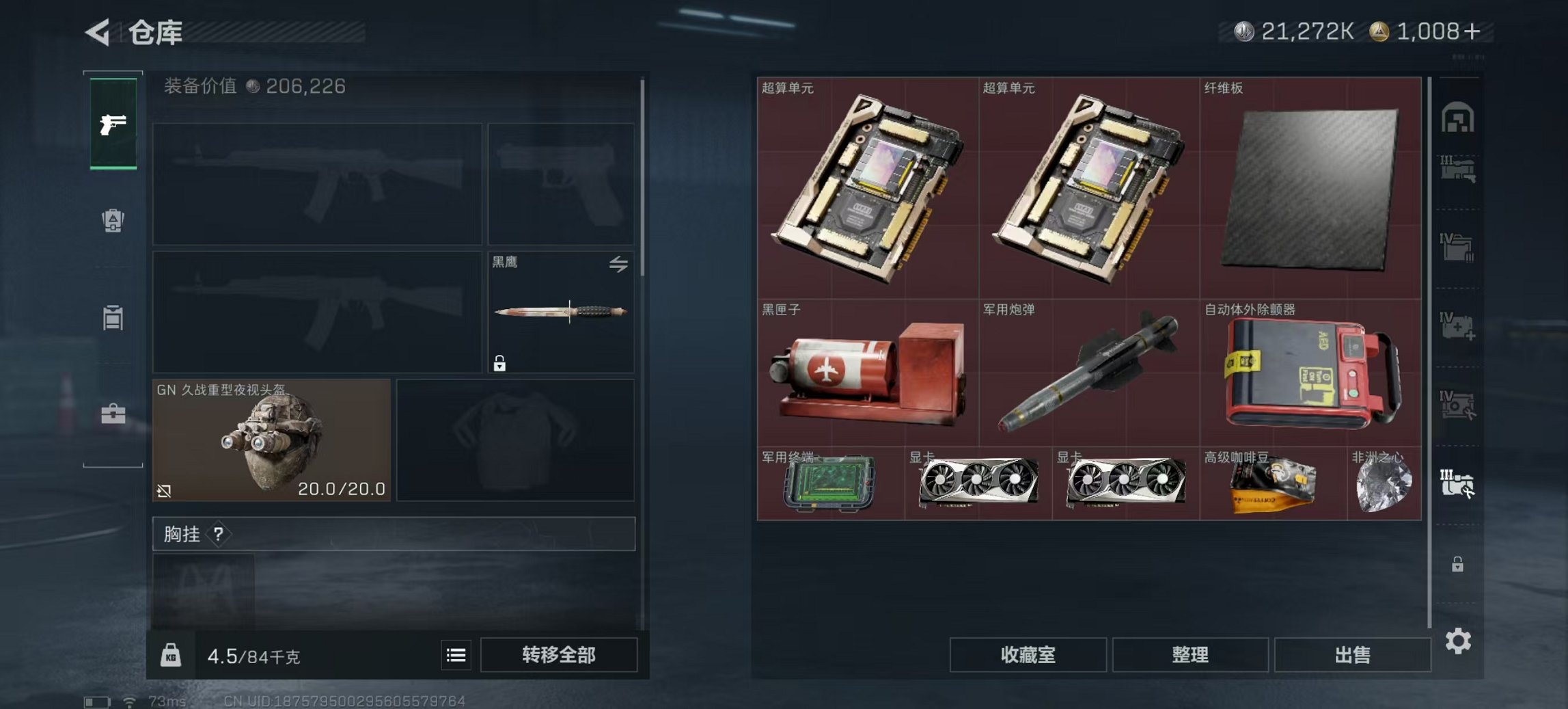
Task: Select the pistol loadout tab on left sidebar
Action: tap(112, 126)
